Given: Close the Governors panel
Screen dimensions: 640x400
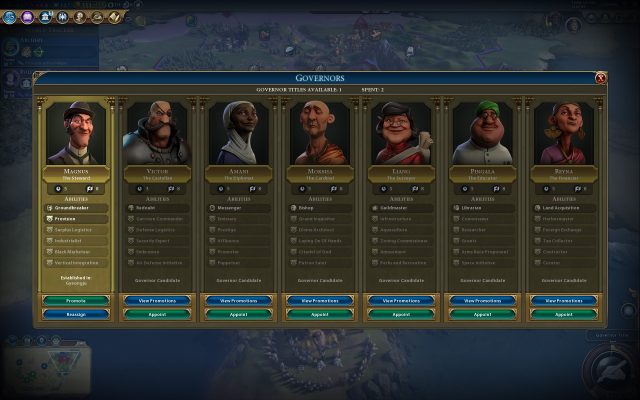Looking at the screenshot, I should click(x=600, y=77).
